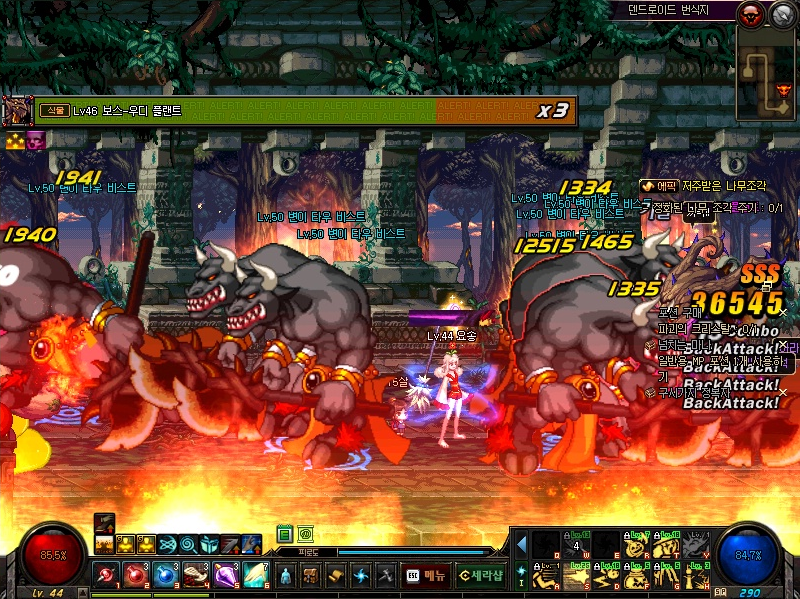
Task: Open the ESC 메뉴 menu button
Action: click(x=426, y=575)
